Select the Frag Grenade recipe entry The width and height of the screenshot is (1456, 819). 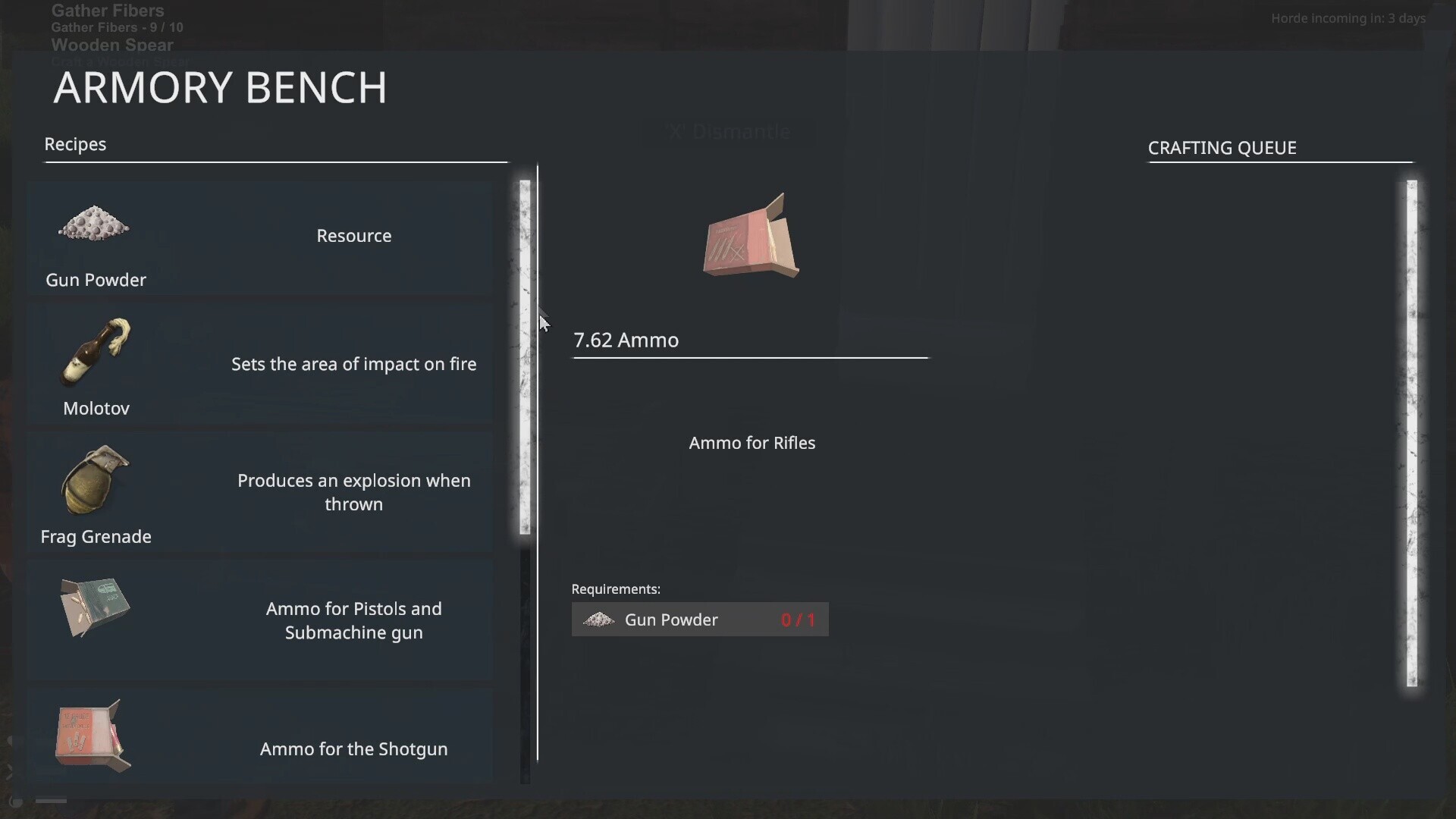(260, 493)
